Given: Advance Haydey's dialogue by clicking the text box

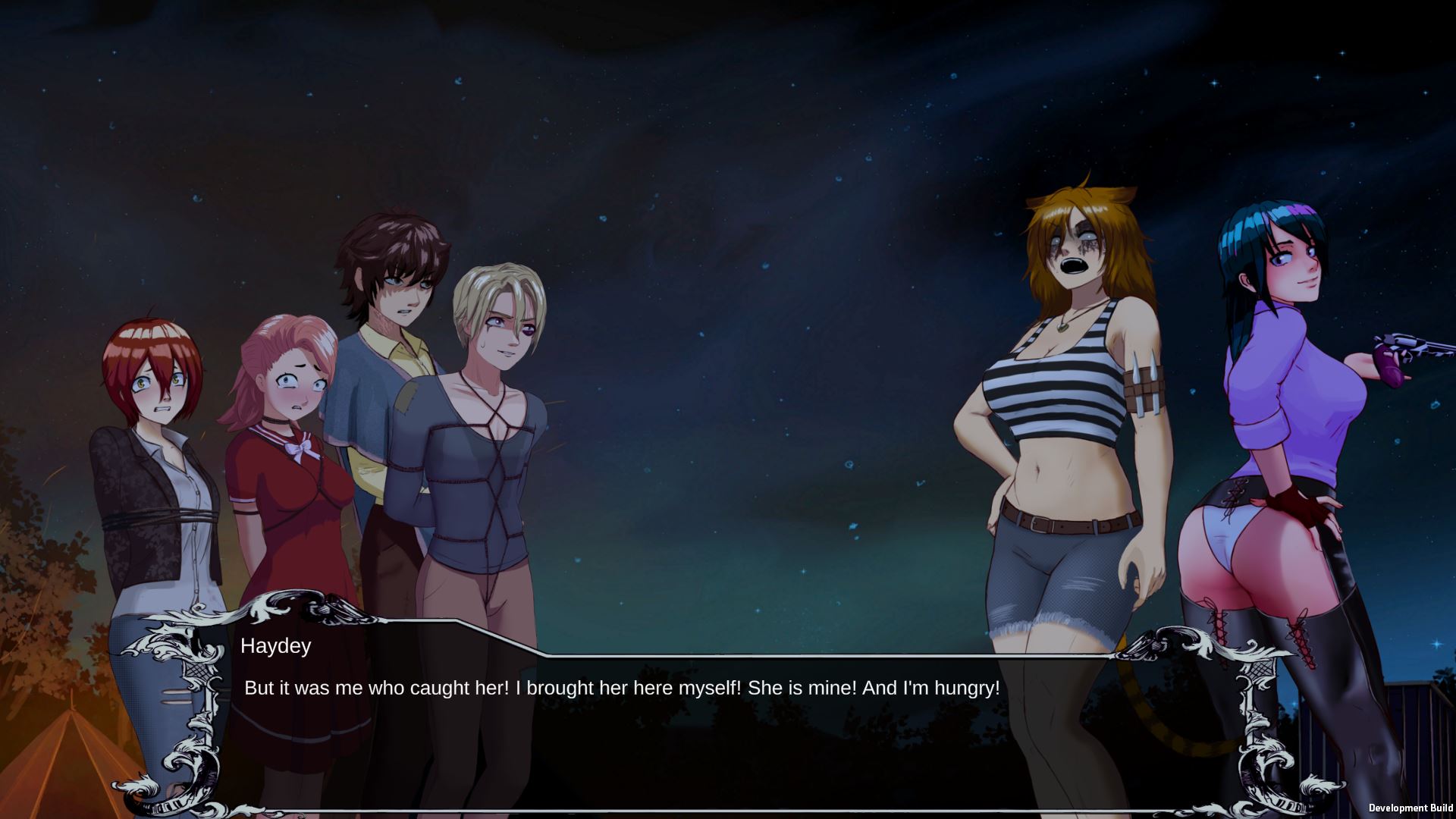Looking at the screenshot, I should (682, 728).
